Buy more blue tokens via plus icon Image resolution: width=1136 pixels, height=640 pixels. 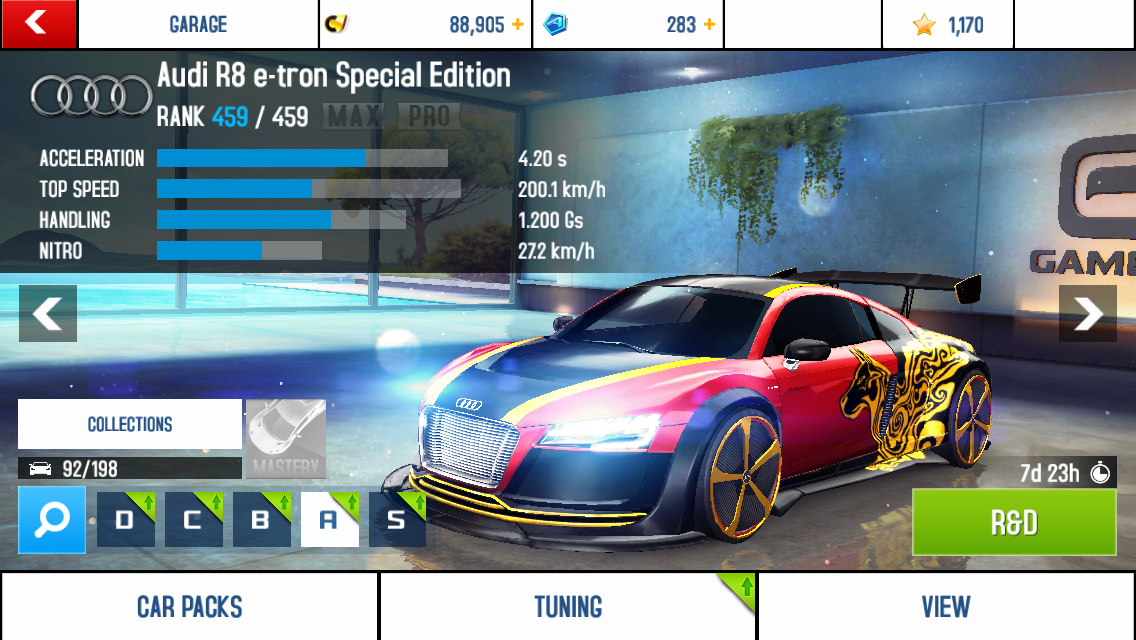(709, 25)
